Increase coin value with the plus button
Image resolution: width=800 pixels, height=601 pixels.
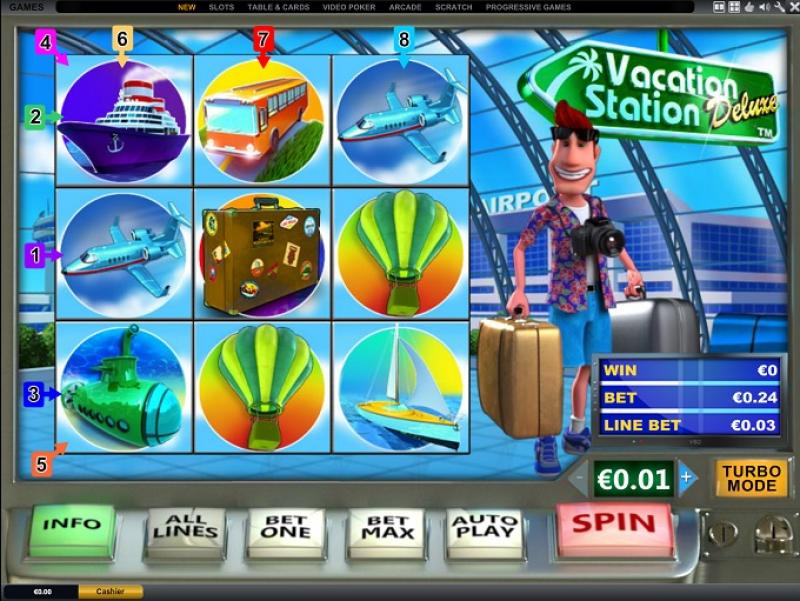[x=686, y=478]
